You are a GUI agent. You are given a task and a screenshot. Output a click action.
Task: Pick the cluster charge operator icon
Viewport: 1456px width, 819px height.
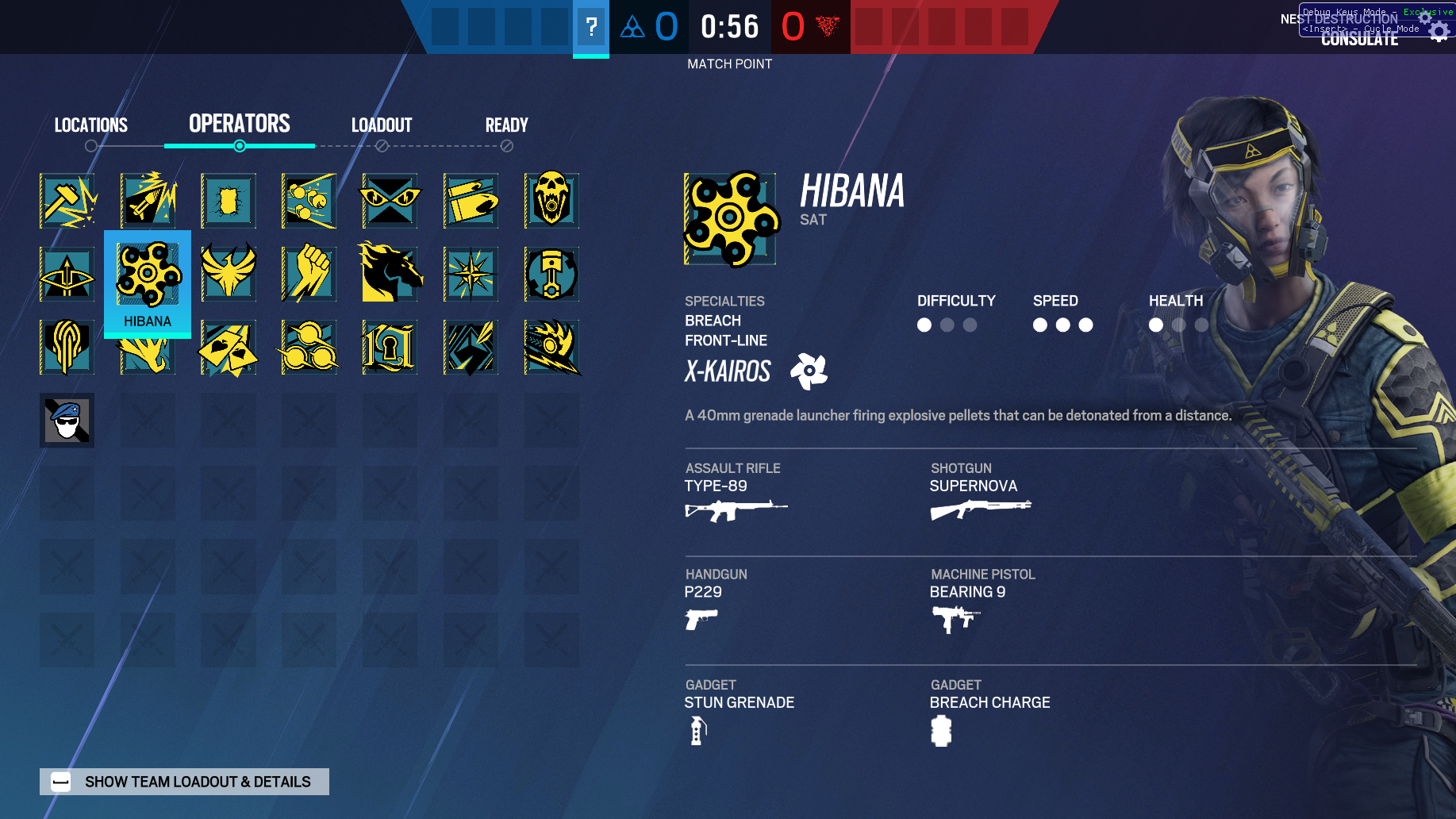(309, 201)
